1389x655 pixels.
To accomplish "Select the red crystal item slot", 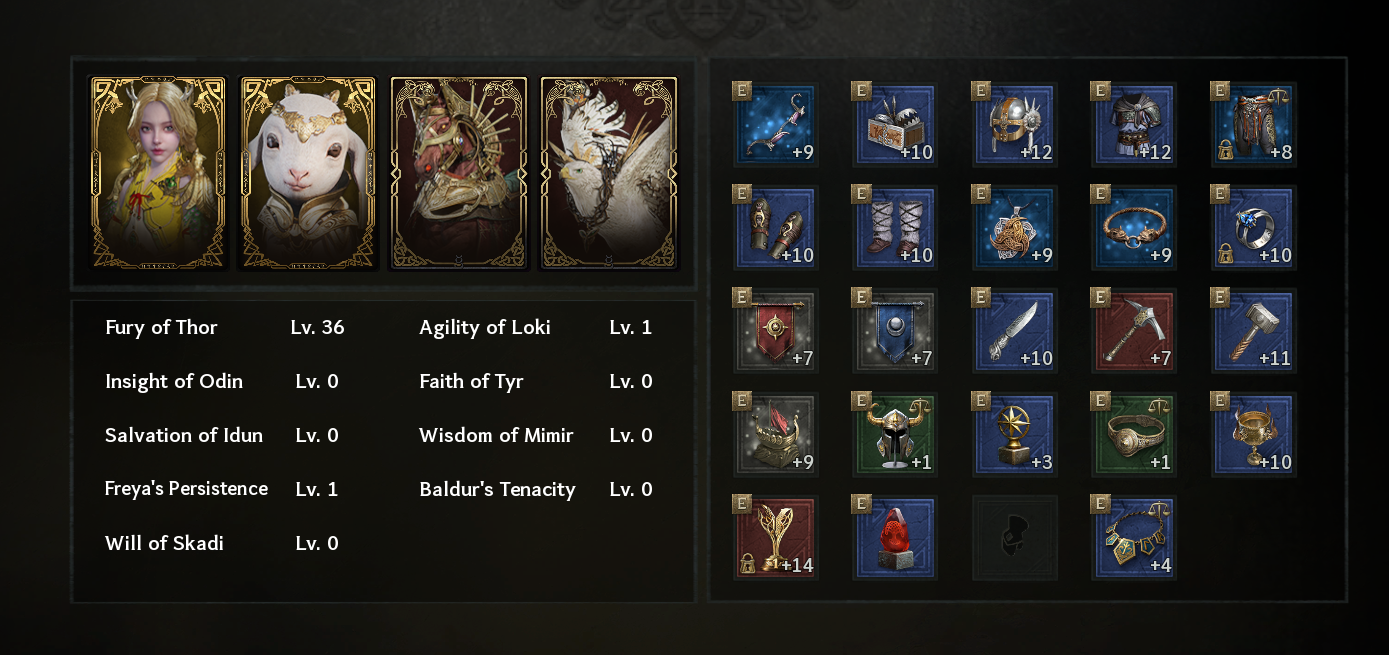I will (x=895, y=538).
